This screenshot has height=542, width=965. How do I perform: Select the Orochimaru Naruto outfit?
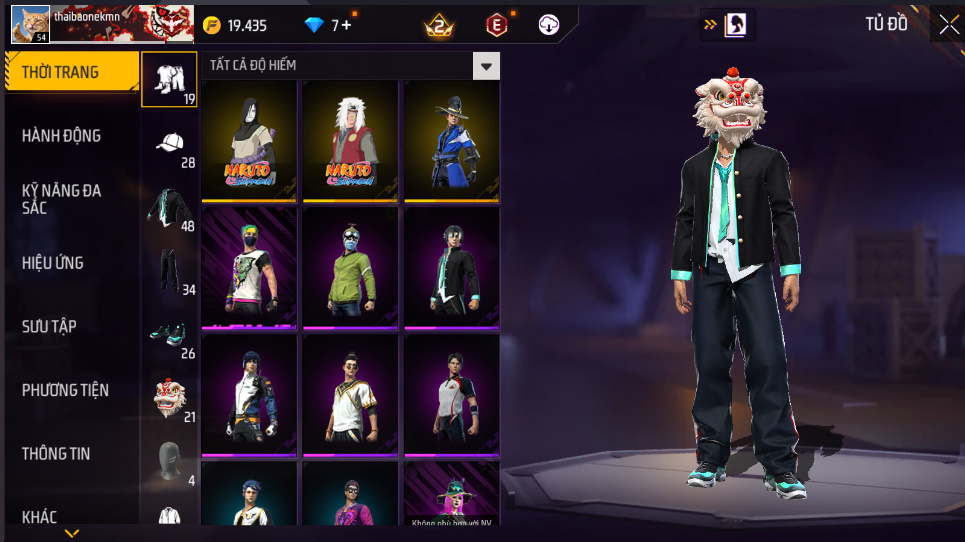coord(249,141)
